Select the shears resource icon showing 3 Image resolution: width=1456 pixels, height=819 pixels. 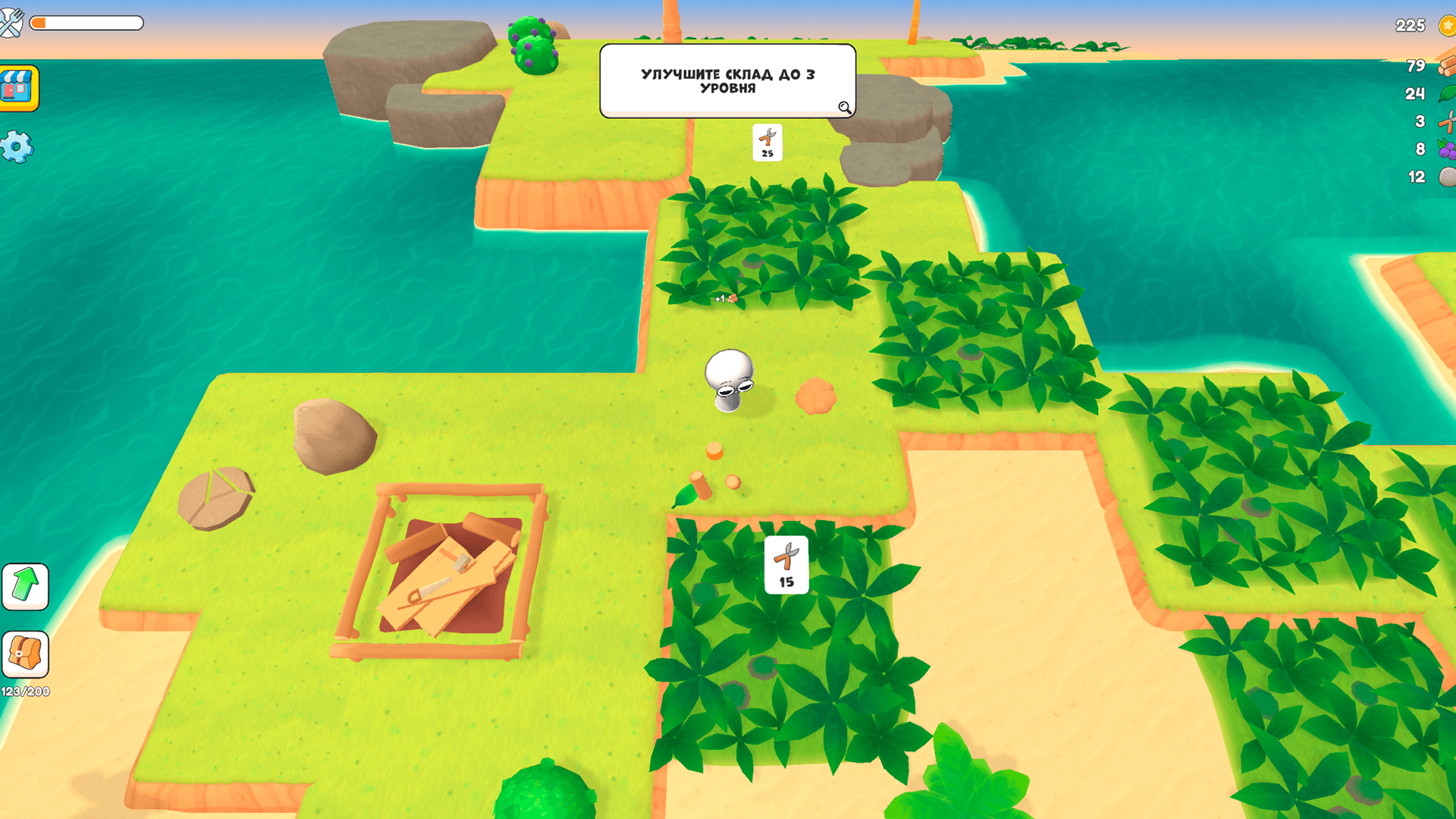point(1445,121)
